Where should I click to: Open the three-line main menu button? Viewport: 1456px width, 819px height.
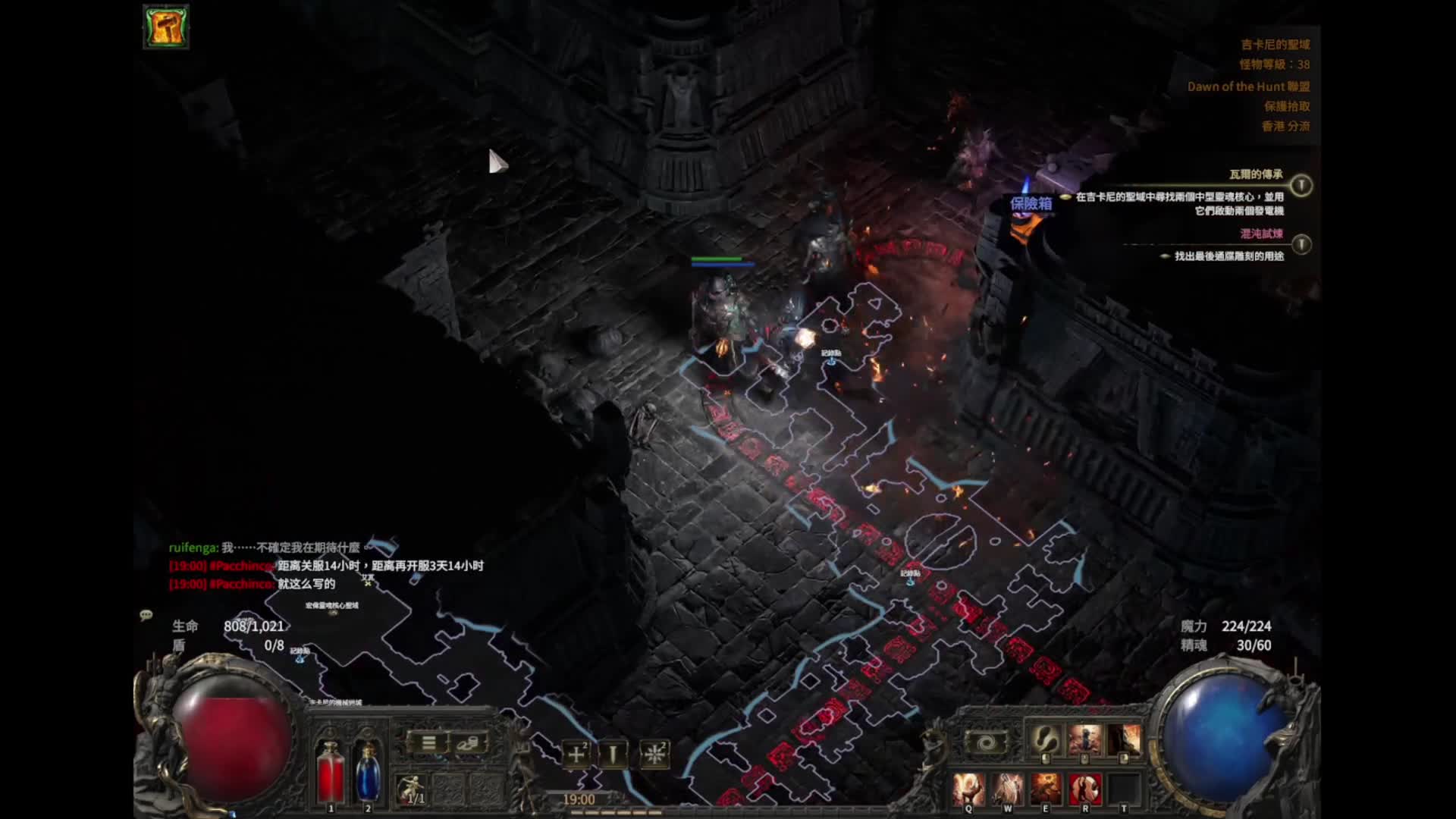coord(428,743)
